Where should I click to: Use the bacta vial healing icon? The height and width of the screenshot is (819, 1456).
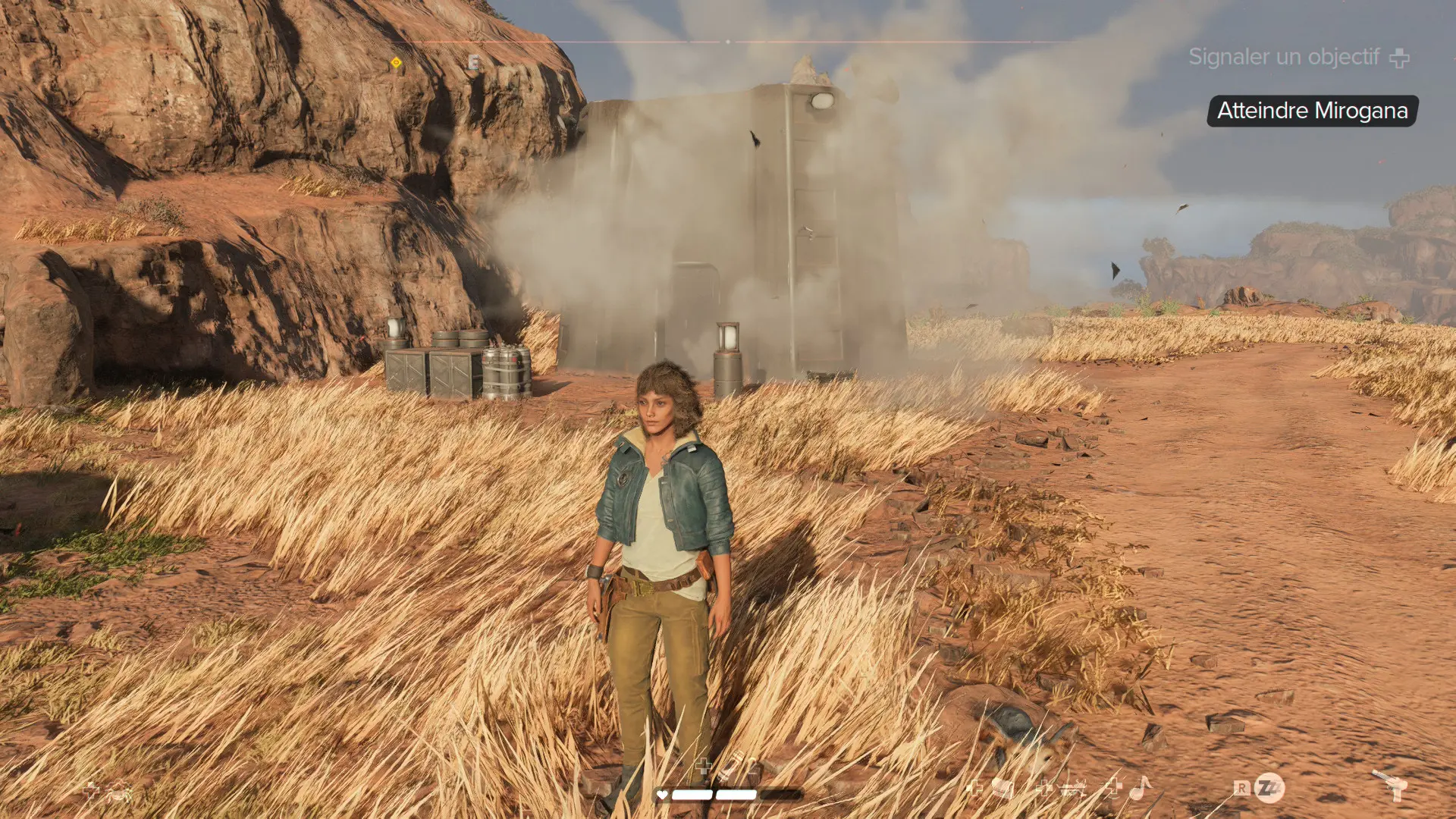730,767
